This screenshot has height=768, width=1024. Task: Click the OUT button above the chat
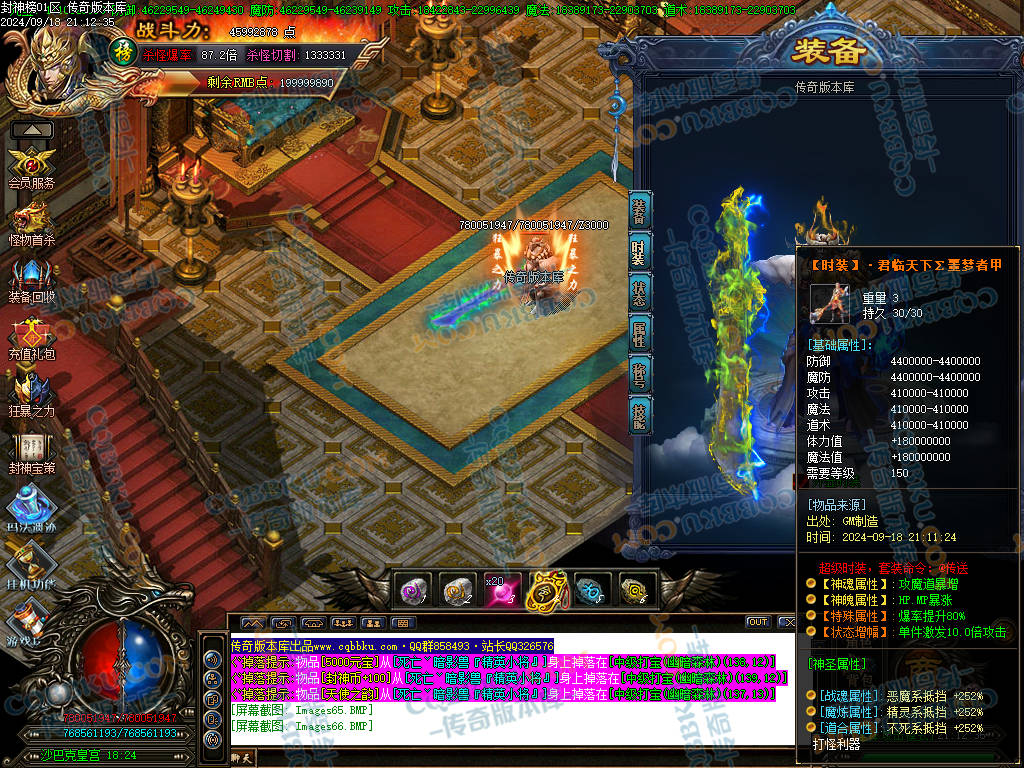click(758, 623)
